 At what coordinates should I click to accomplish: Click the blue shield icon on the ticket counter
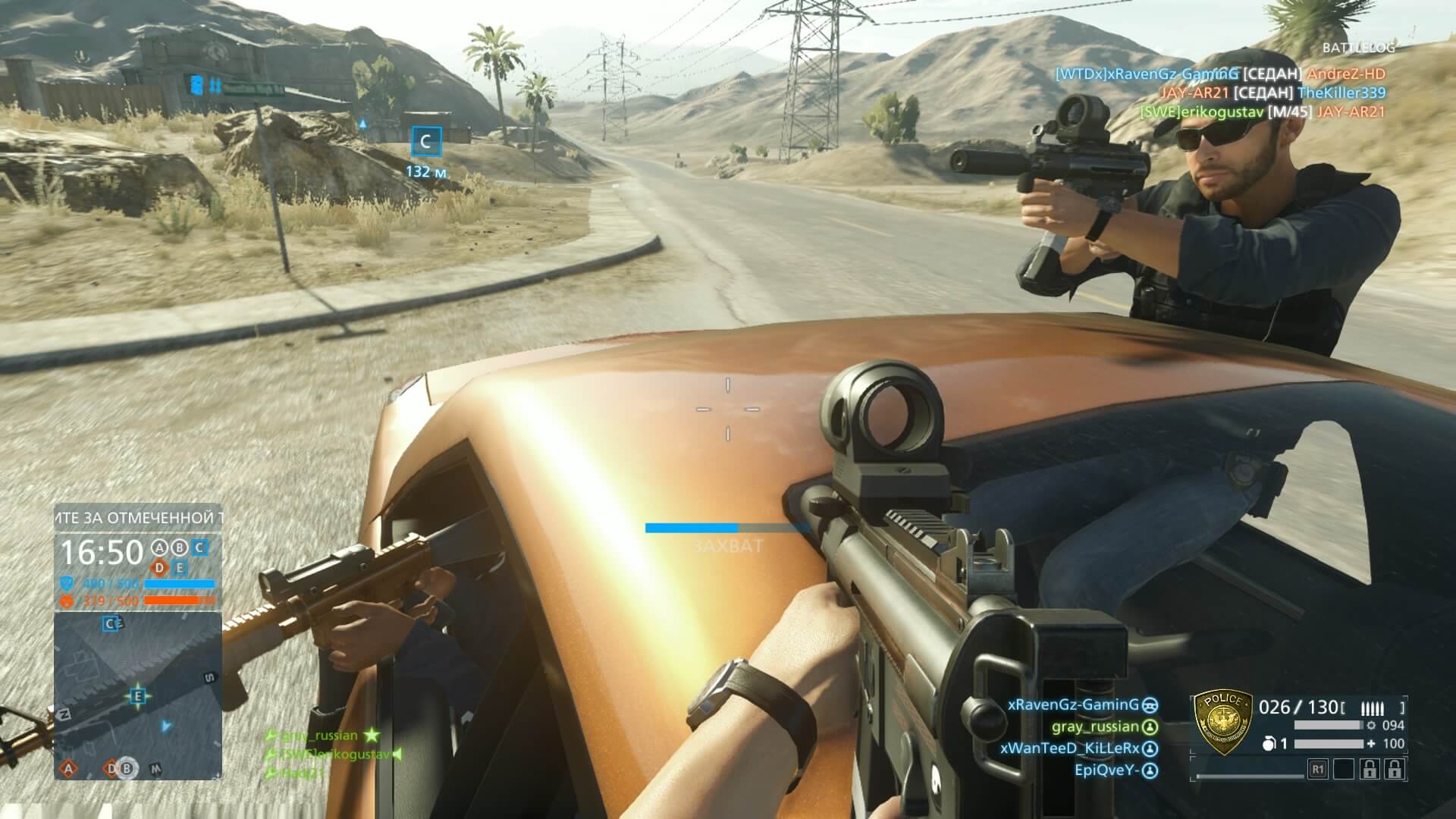tap(67, 583)
